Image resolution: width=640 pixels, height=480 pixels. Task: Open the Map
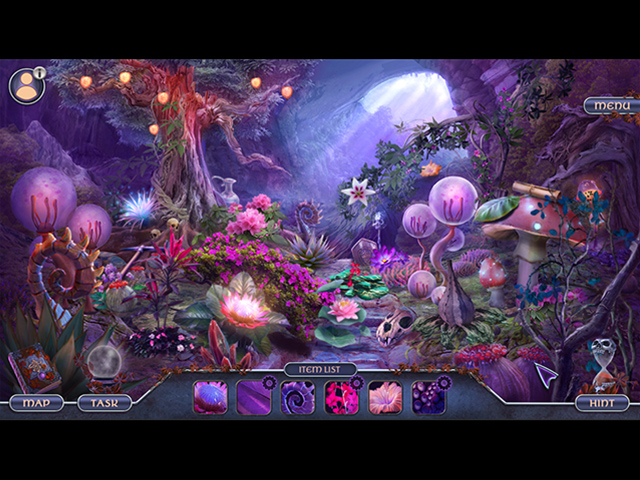click(36, 403)
